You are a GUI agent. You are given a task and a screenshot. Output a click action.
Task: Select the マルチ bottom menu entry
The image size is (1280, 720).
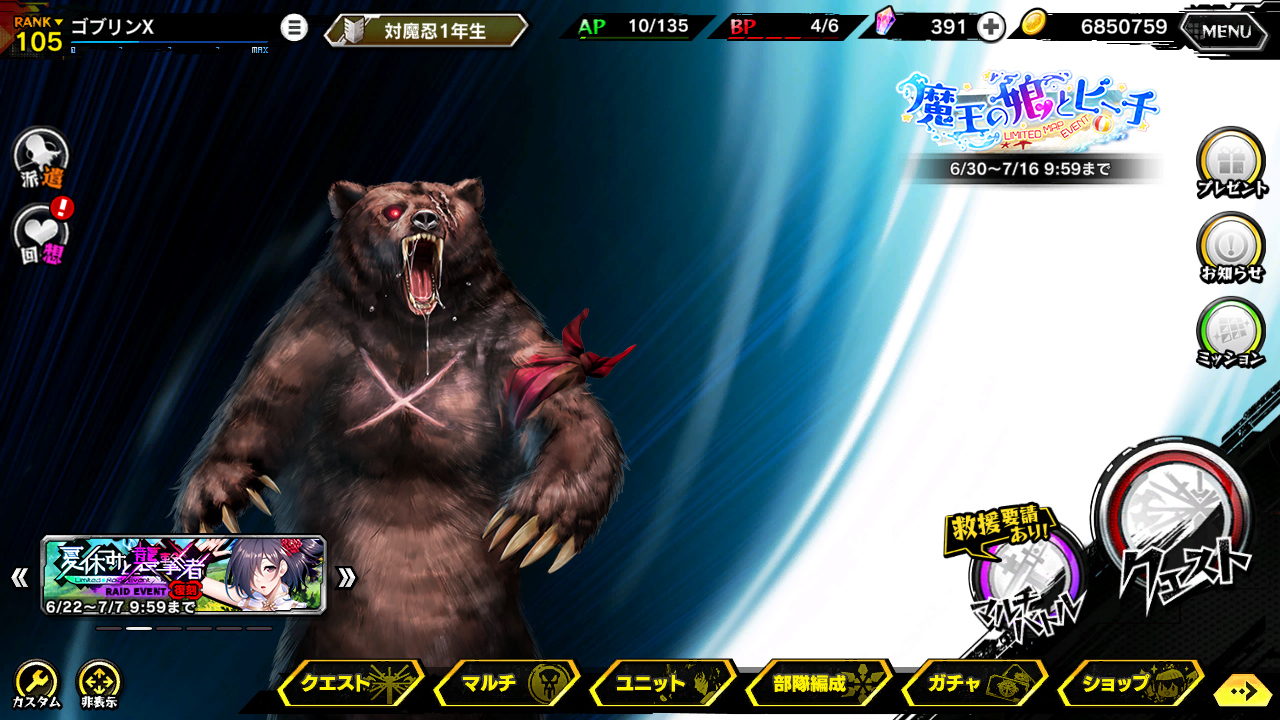point(507,684)
